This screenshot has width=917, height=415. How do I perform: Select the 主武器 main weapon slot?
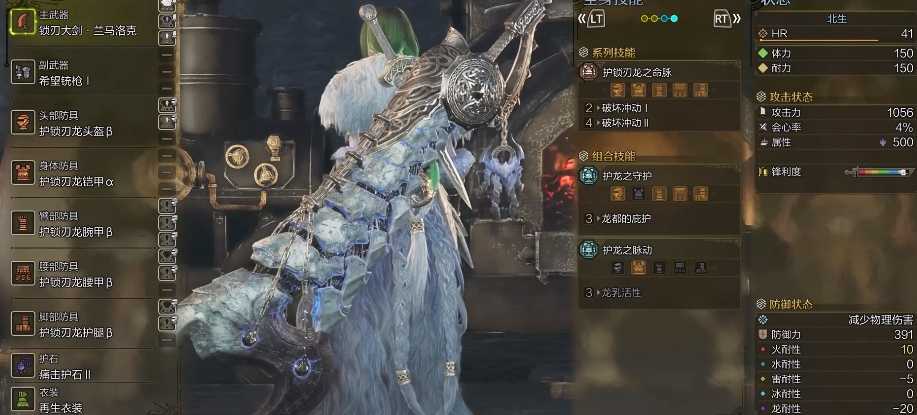82,23
